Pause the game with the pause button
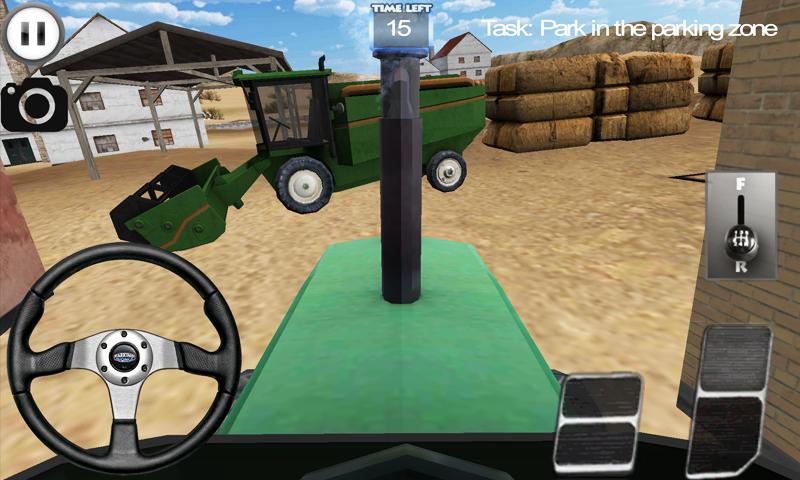 [33, 33]
